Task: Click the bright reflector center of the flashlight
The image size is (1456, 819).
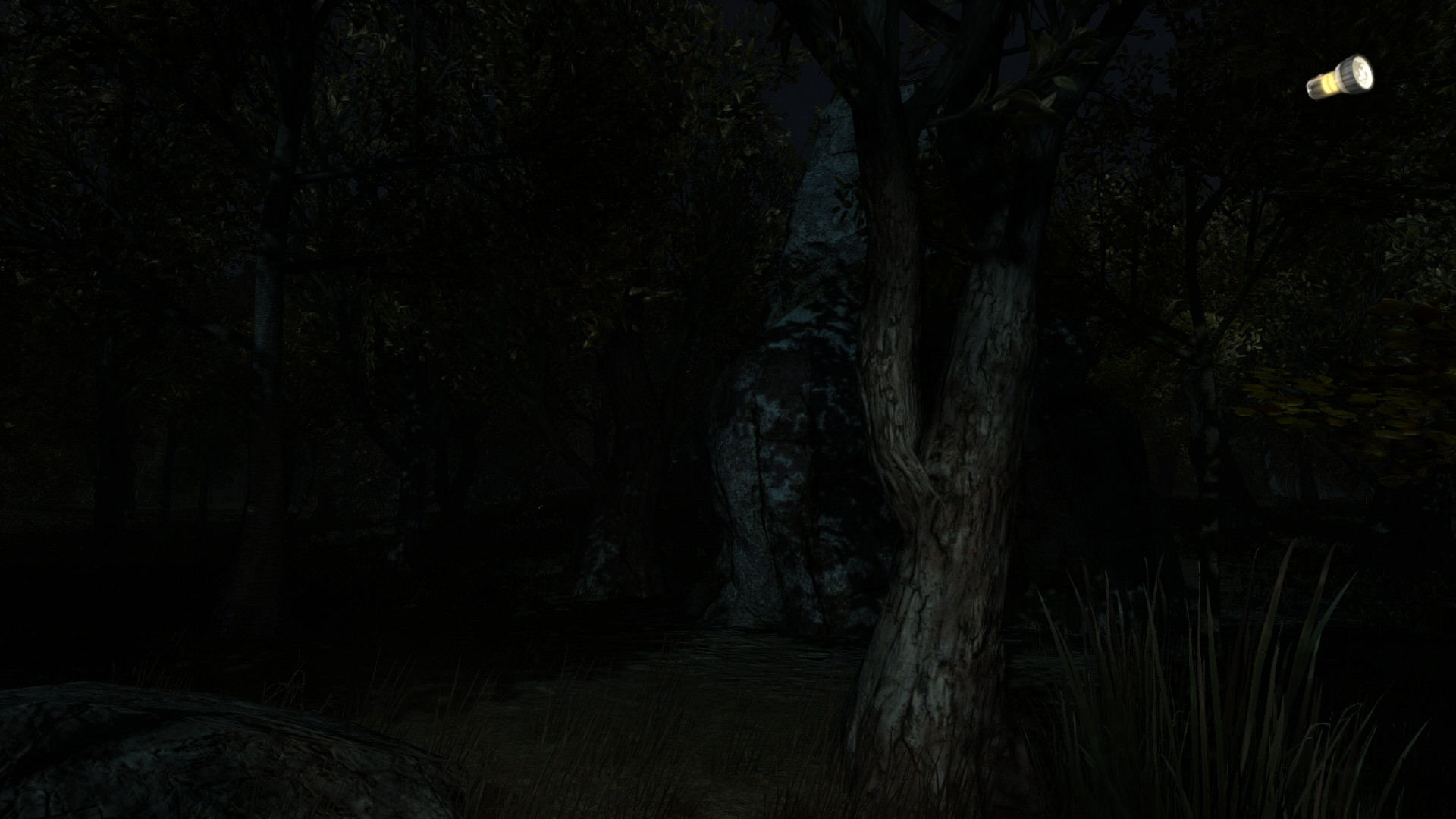Action: coord(1362,72)
